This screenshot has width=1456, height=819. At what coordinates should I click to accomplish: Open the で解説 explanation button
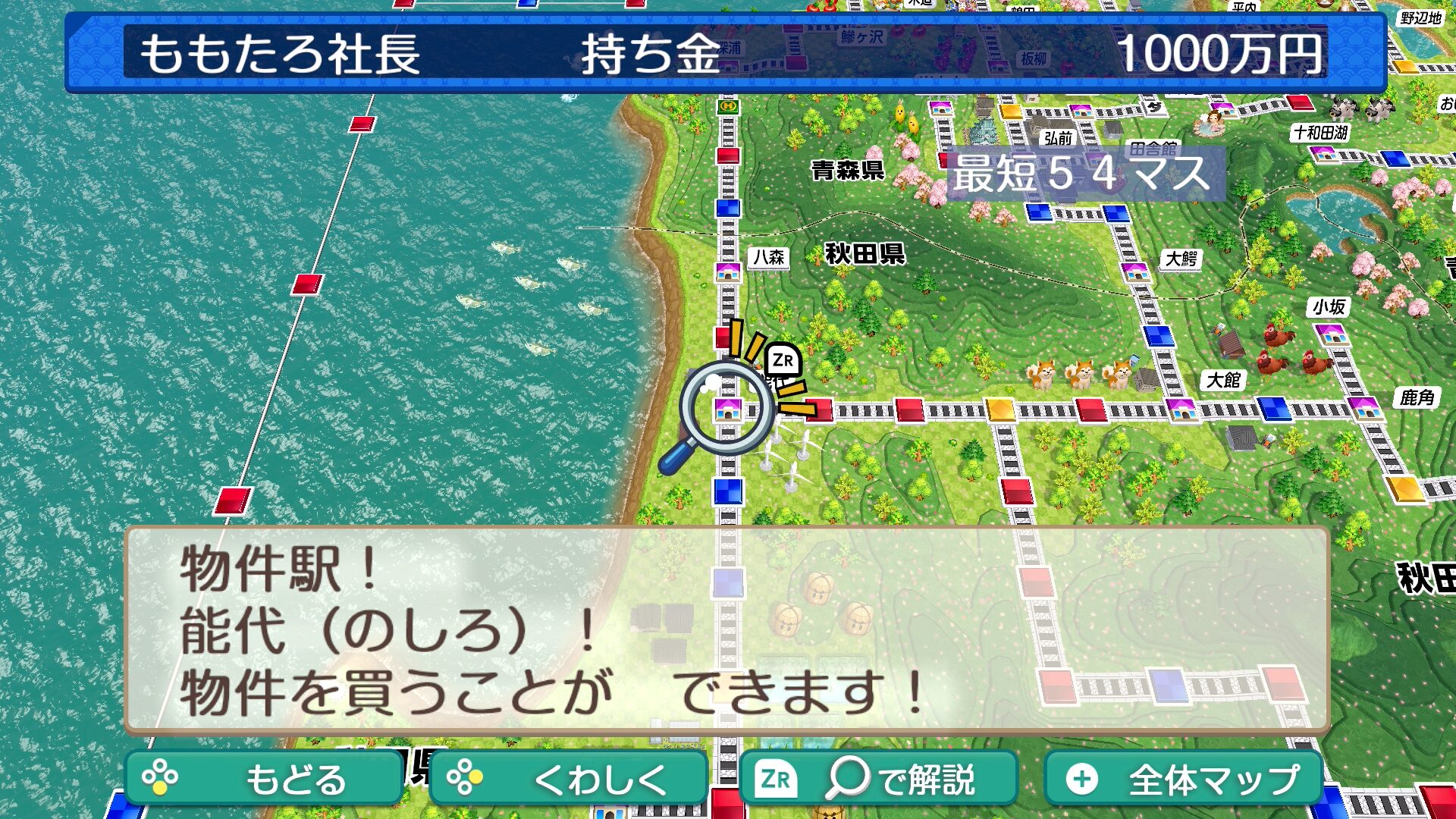(878, 778)
